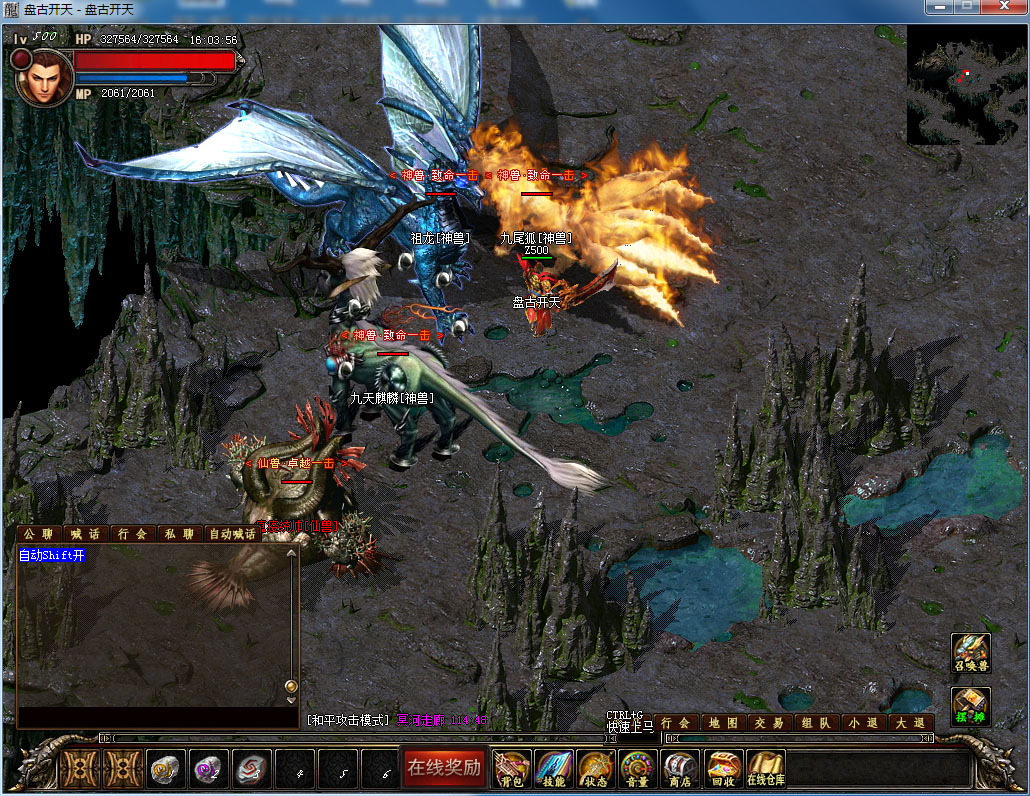This screenshot has width=1030, height=796.
Task: Click 小退 to log out character
Action: click(x=862, y=723)
